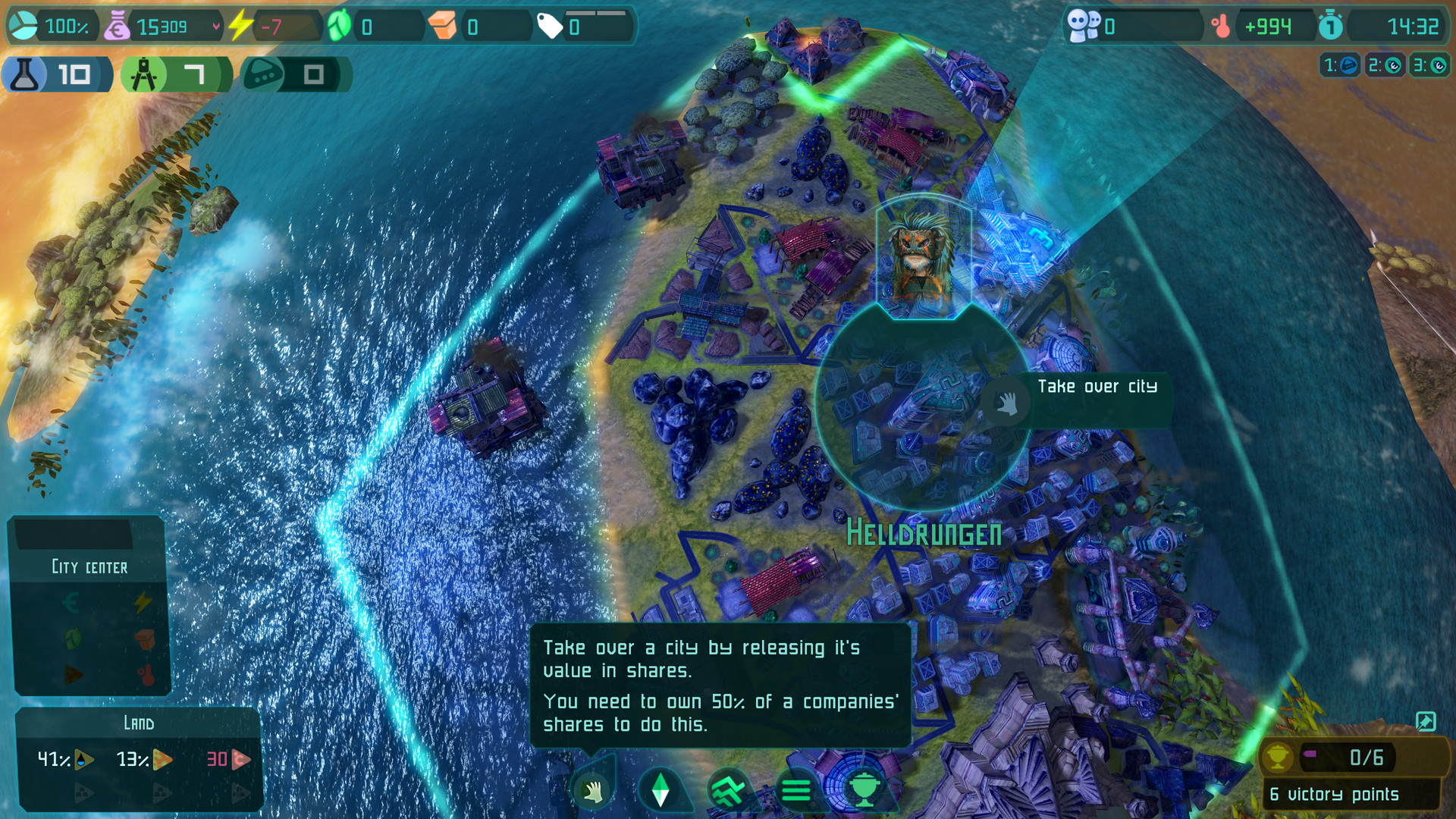This screenshot has width=1456, height=819.
Task: Open the city value diamond tool
Action: pyautogui.click(x=659, y=789)
